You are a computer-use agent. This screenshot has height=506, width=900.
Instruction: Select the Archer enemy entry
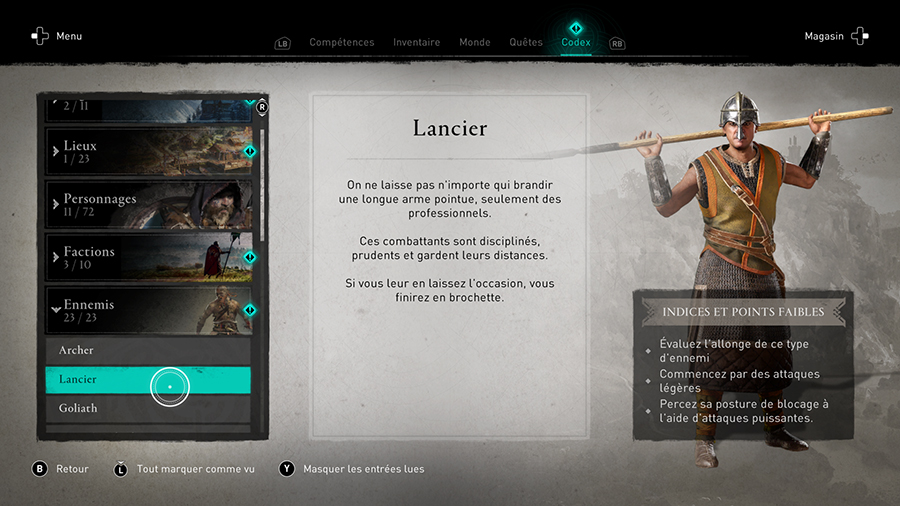(148, 351)
